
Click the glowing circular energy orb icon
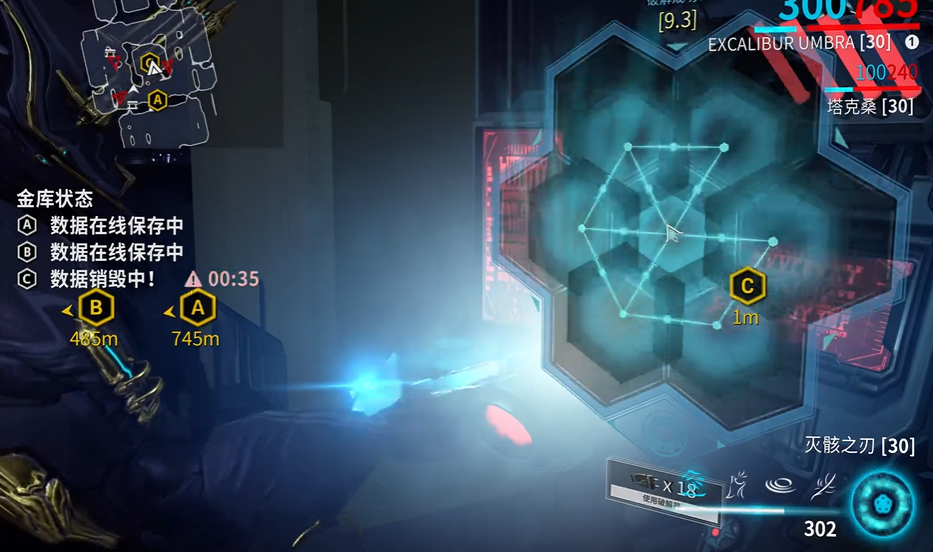pos(882,503)
